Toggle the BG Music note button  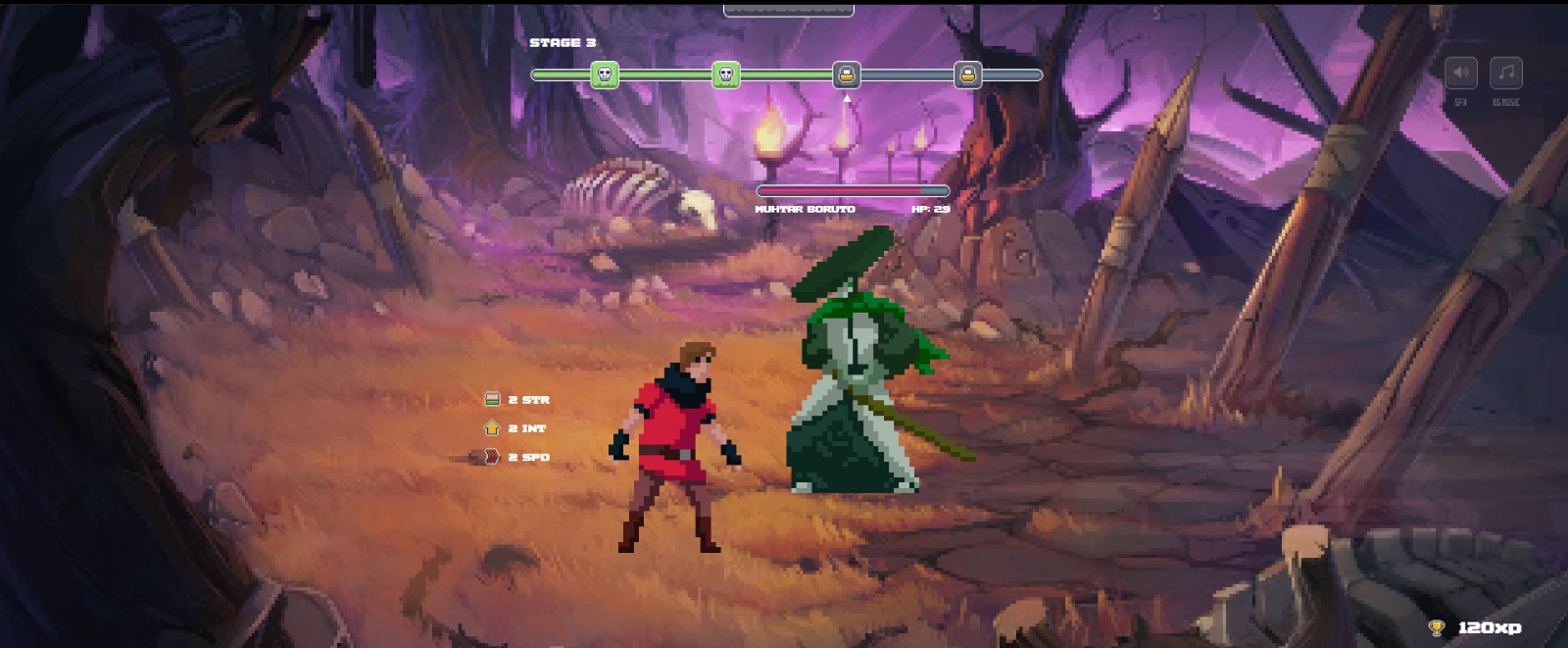[1506, 73]
